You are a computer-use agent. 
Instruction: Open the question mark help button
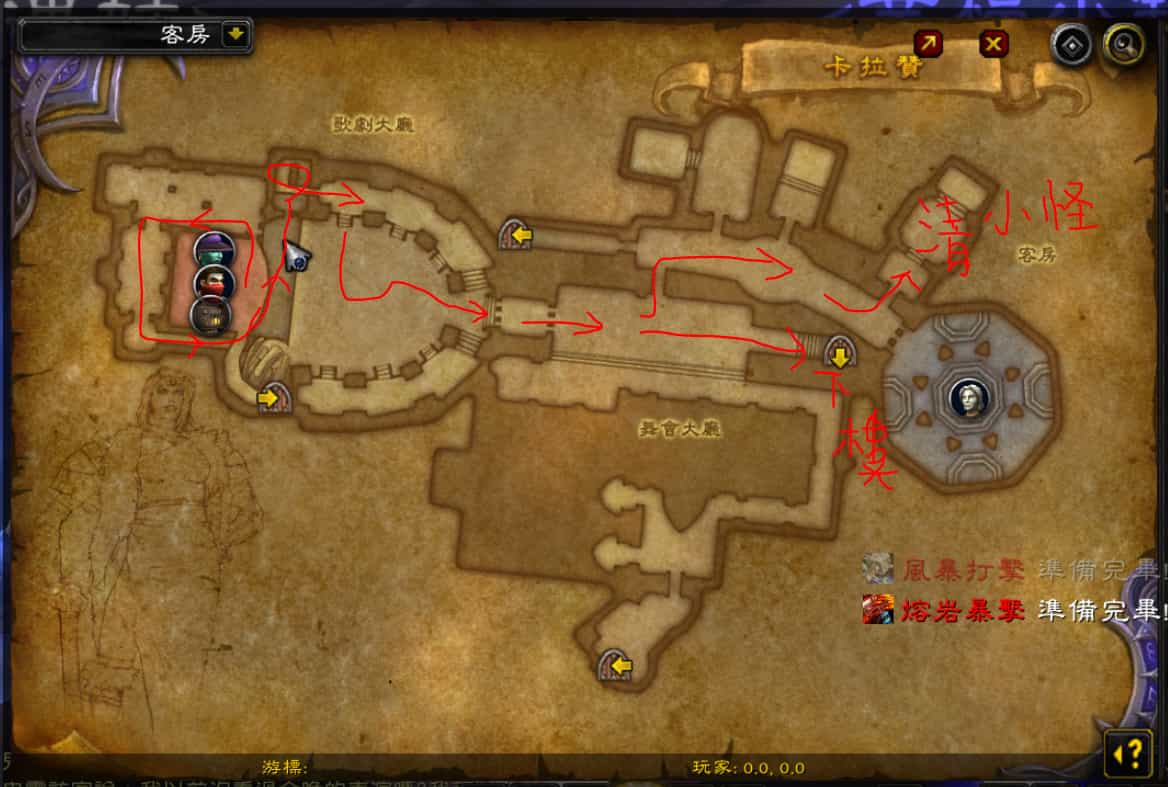pos(1127,753)
